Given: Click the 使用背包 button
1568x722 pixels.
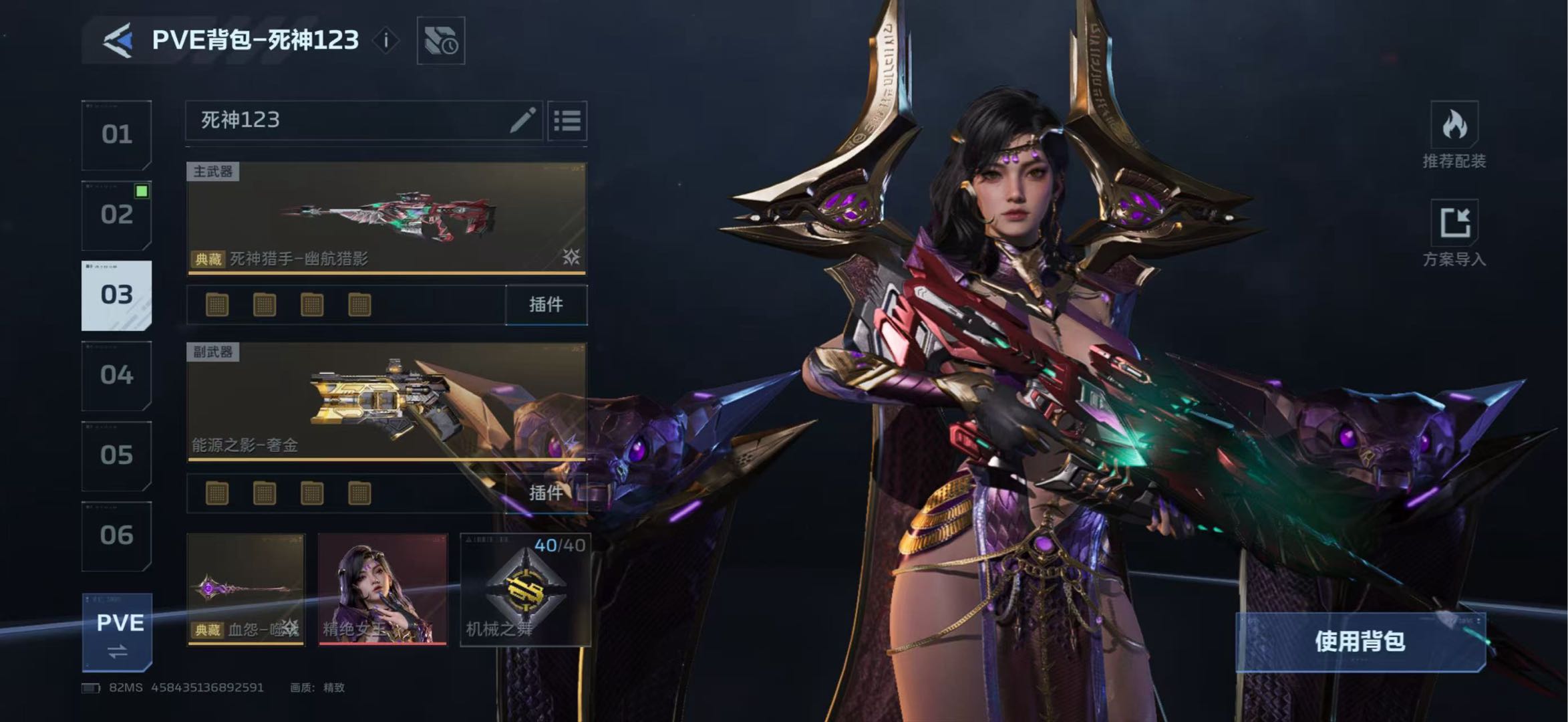Looking at the screenshot, I should [x=1360, y=642].
